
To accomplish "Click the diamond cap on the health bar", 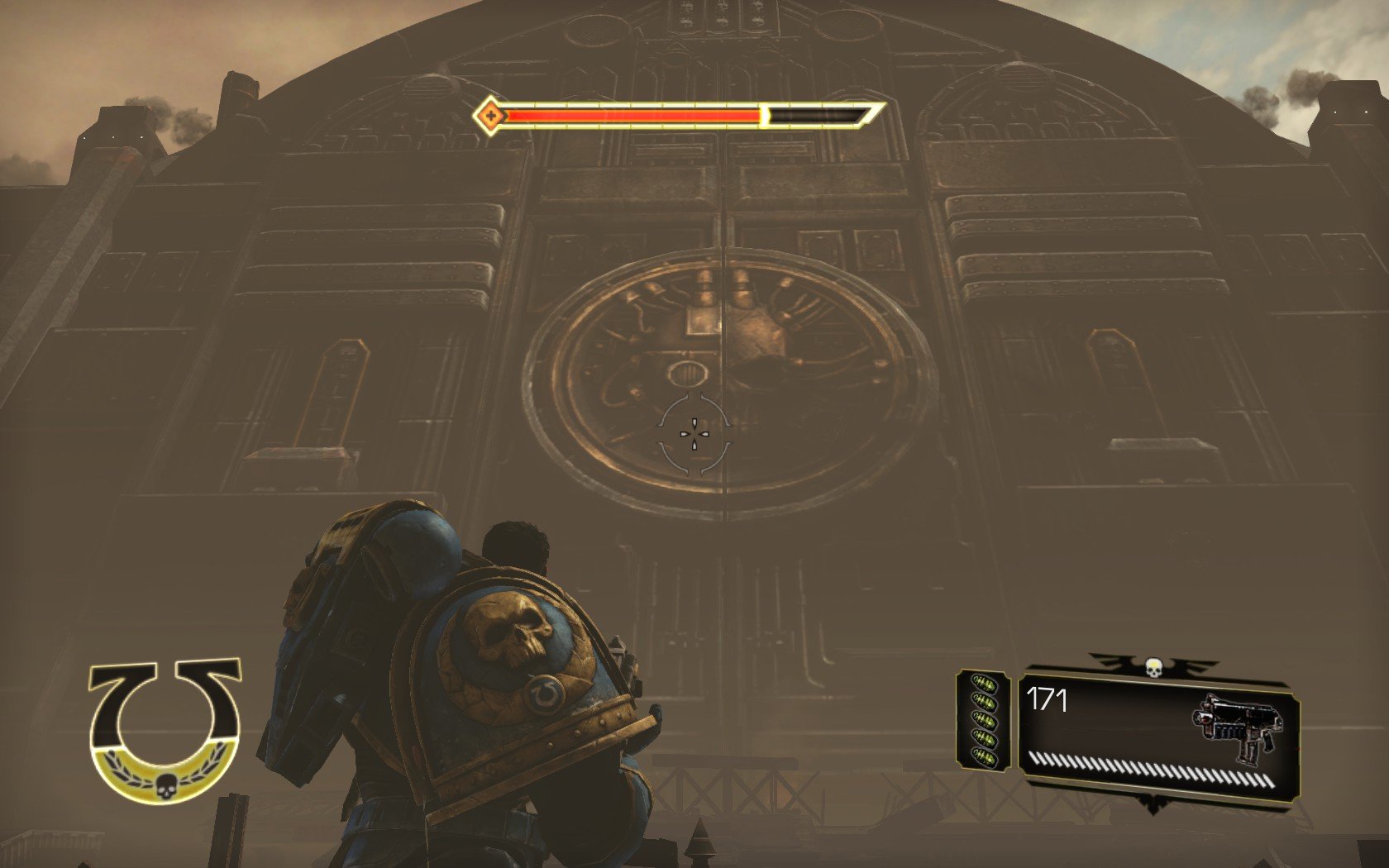I will pos(489,116).
